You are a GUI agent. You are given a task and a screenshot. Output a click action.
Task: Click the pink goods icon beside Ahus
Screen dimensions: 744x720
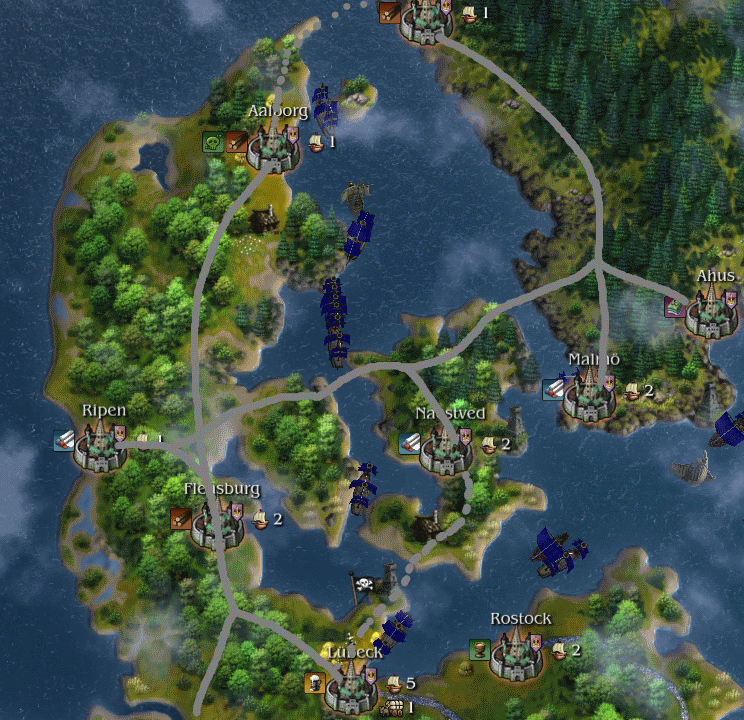pos(676,307)
